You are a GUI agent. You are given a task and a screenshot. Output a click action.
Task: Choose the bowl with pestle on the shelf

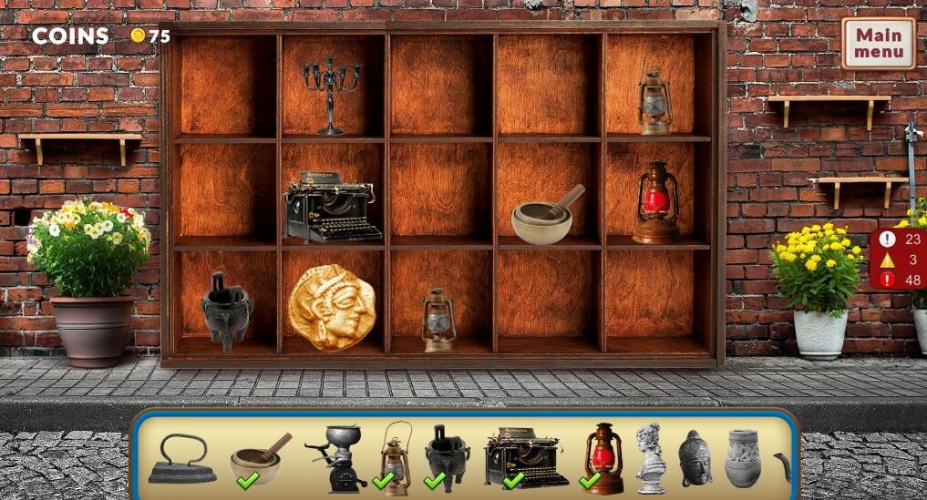click(545, 217)
